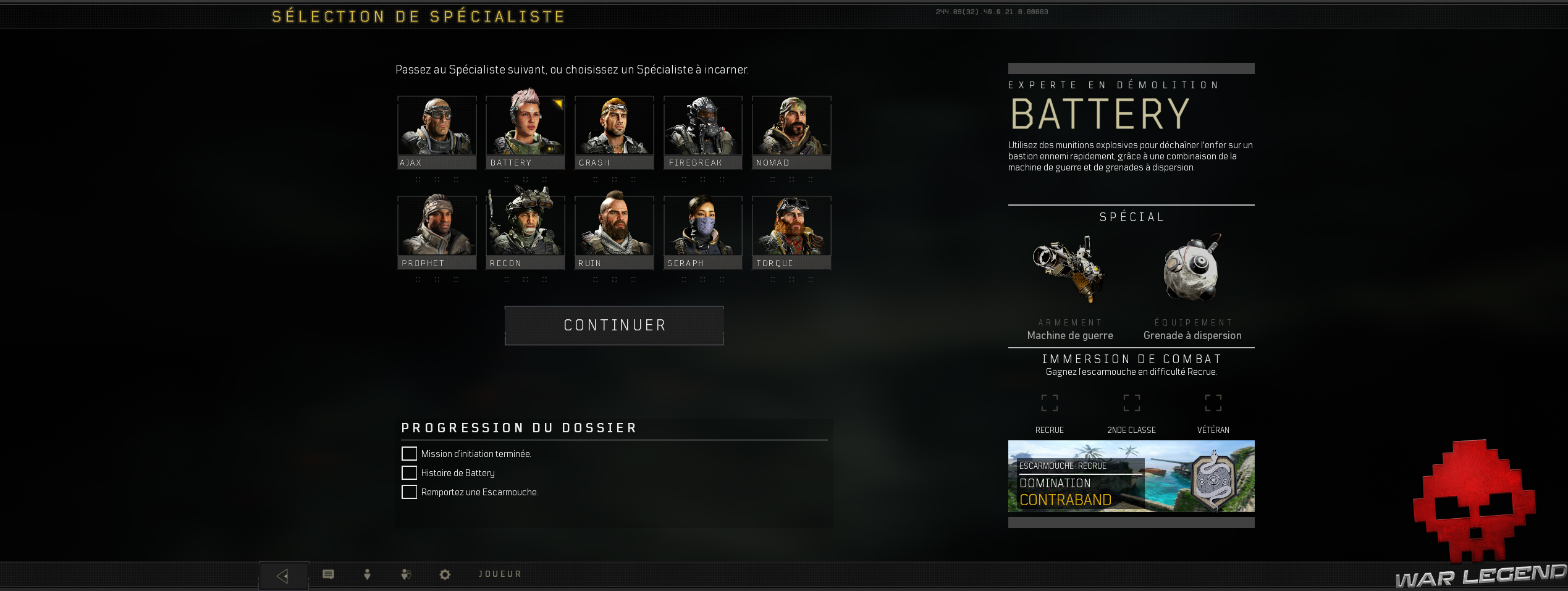Select Seraph's specialist tile

703,232
